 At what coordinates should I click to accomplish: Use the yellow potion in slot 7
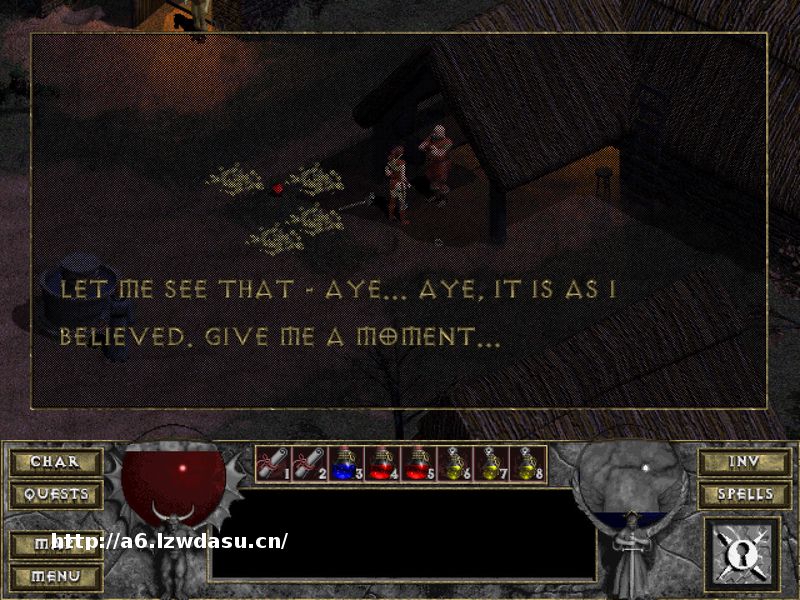coord(489,464)
